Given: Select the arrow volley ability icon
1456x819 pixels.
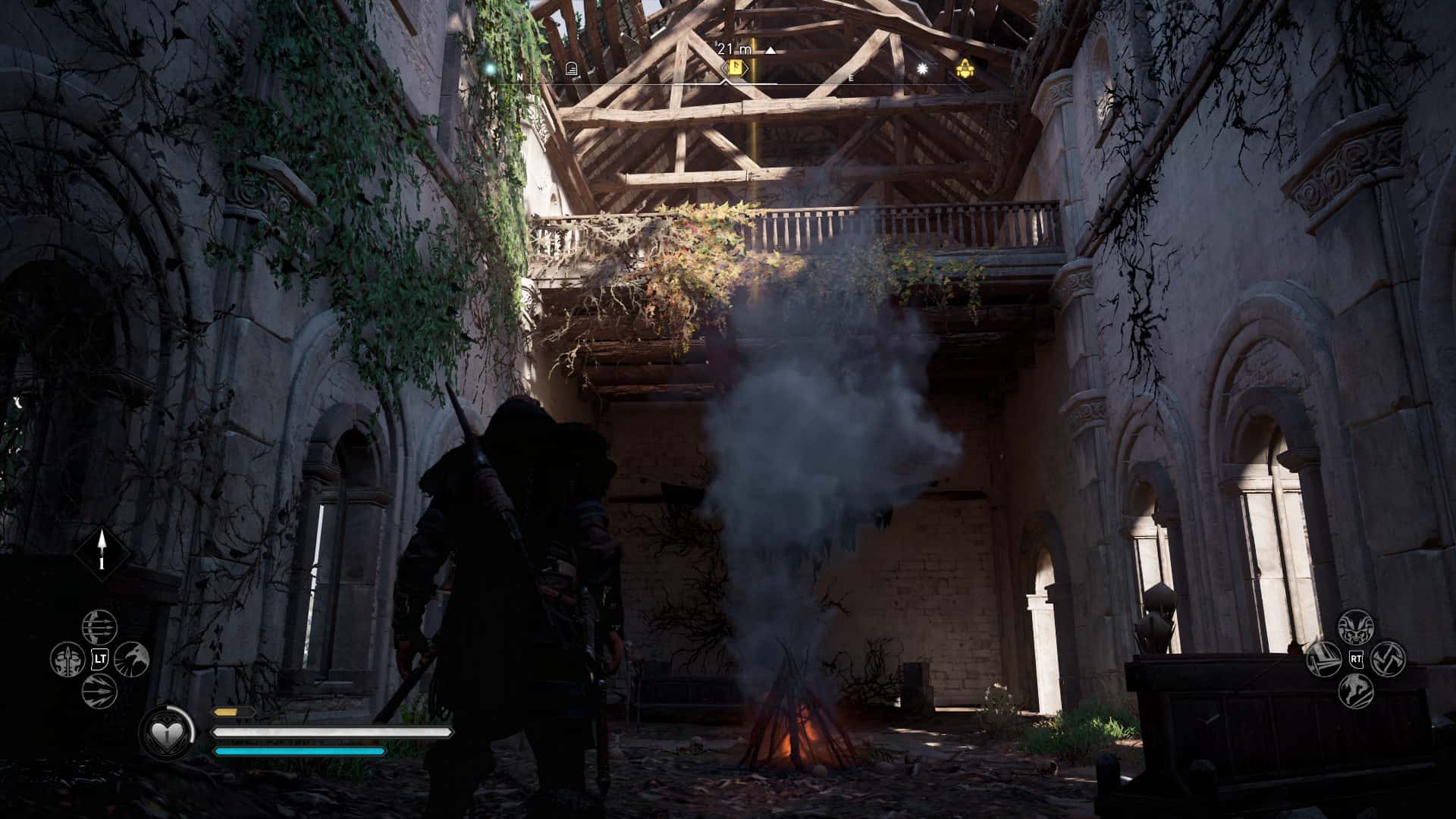Looking at the screenshot, I should click(x=99, y=692).
